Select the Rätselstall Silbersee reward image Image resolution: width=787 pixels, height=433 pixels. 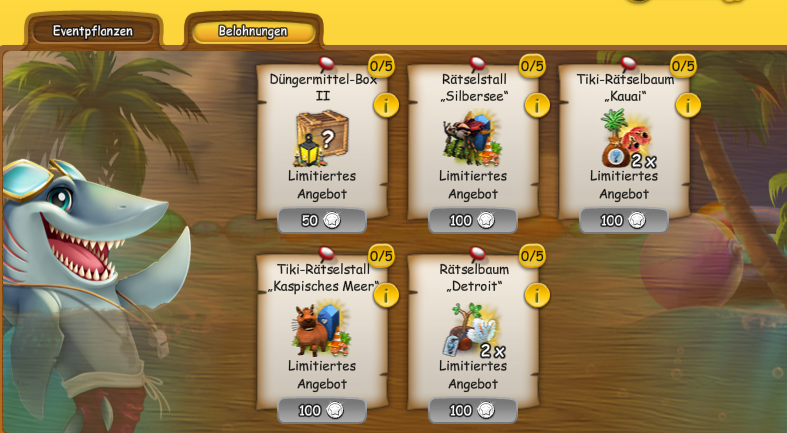472,138
